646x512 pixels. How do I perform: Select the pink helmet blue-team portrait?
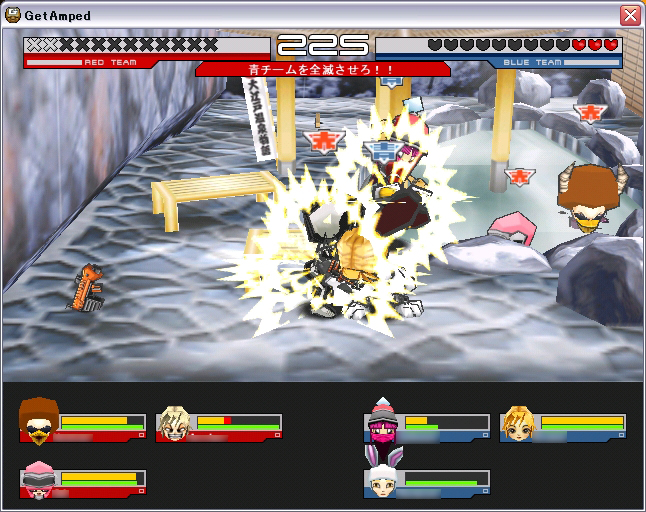point(383,421)
